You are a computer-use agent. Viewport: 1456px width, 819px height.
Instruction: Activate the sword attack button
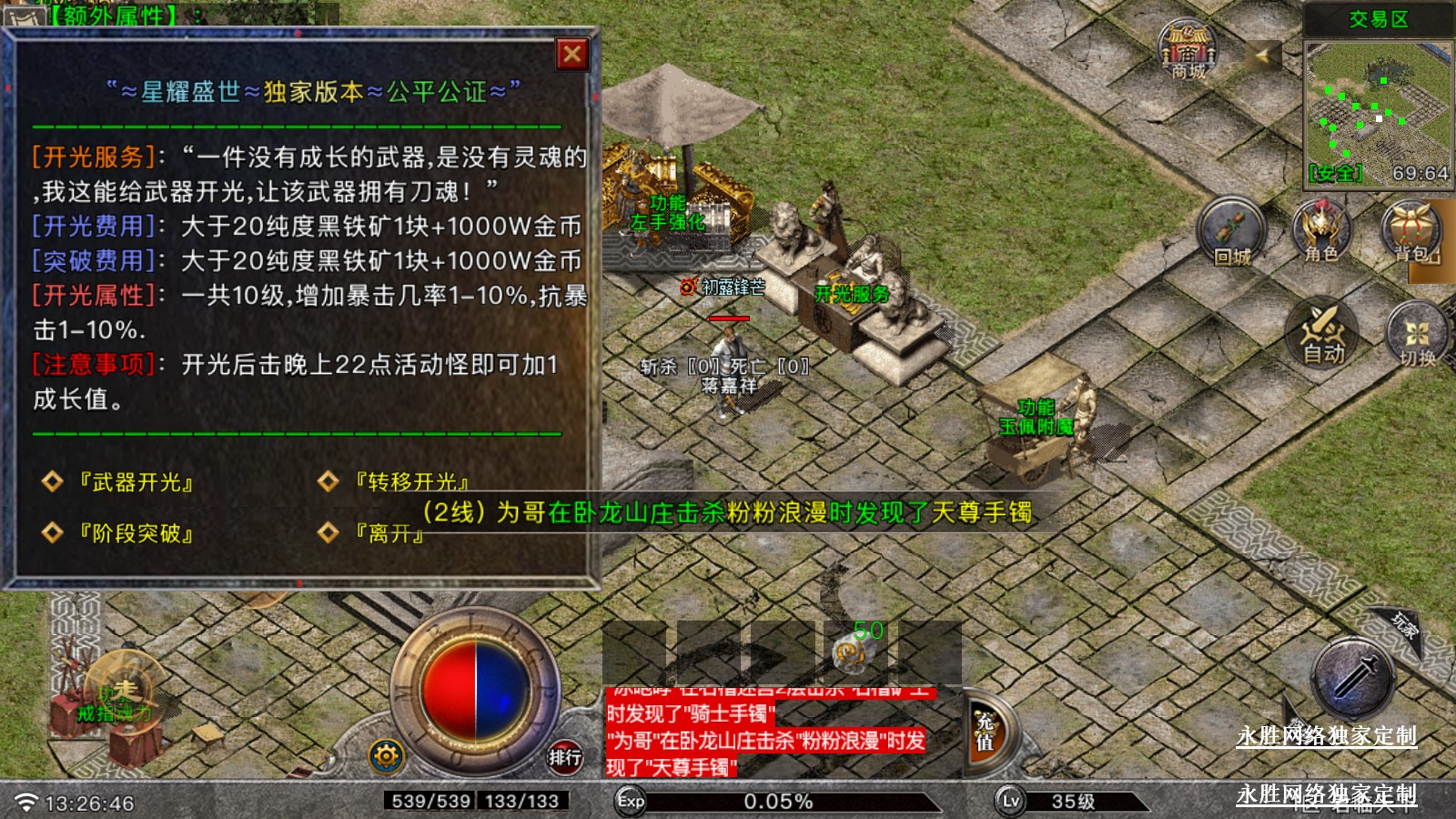pos(1355,680)
